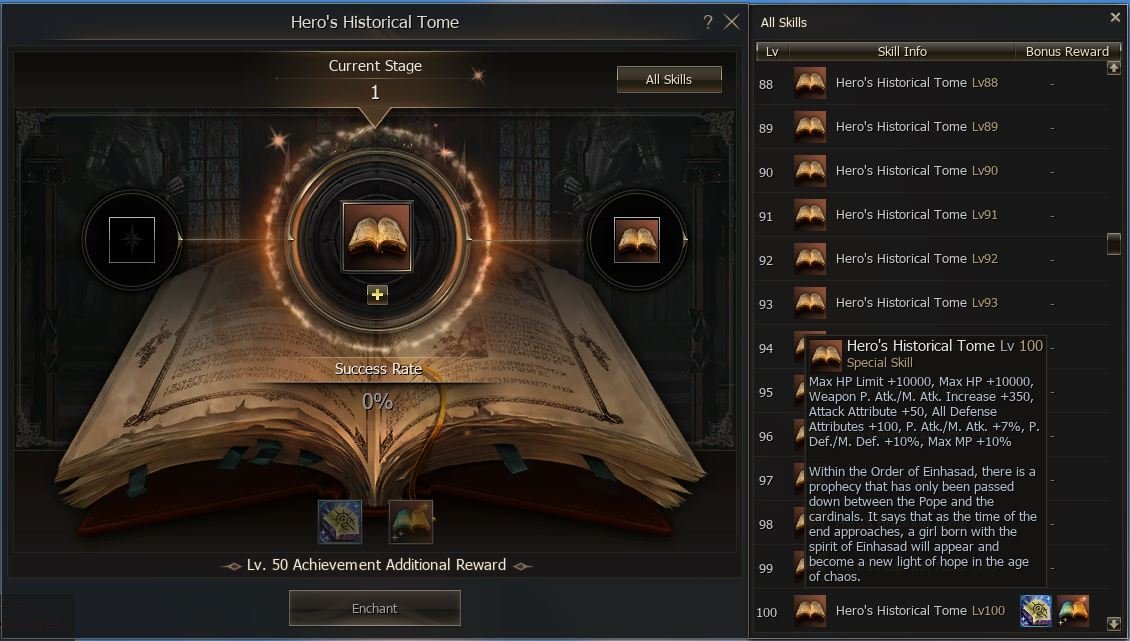
Task: Close the Hero's Historical Tome window
Action: 732,22
